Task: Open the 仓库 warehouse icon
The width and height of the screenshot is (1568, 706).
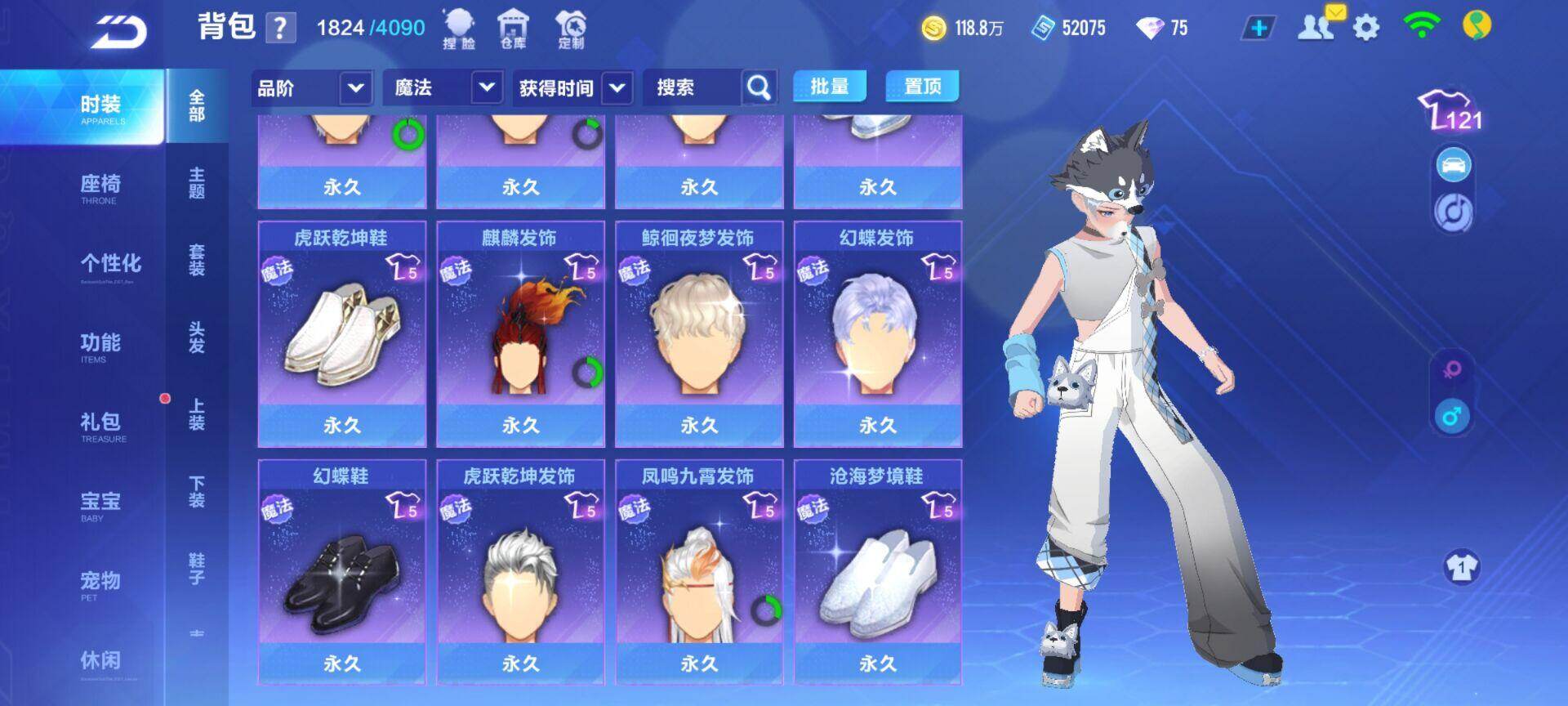Action: click(513, 29)
